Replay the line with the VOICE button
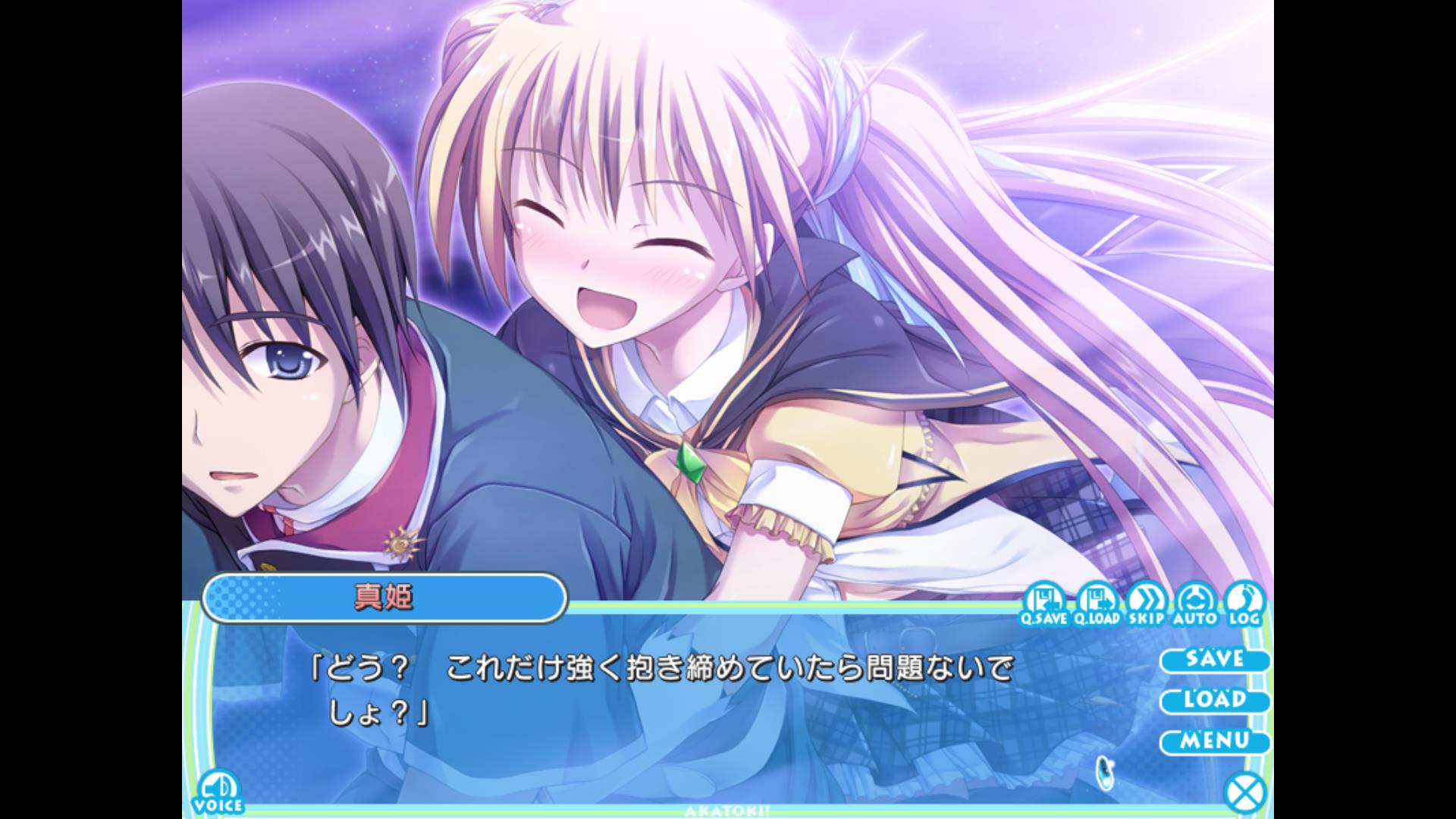The height and width of the screenshot is (819, 1456). click(218, 792)
